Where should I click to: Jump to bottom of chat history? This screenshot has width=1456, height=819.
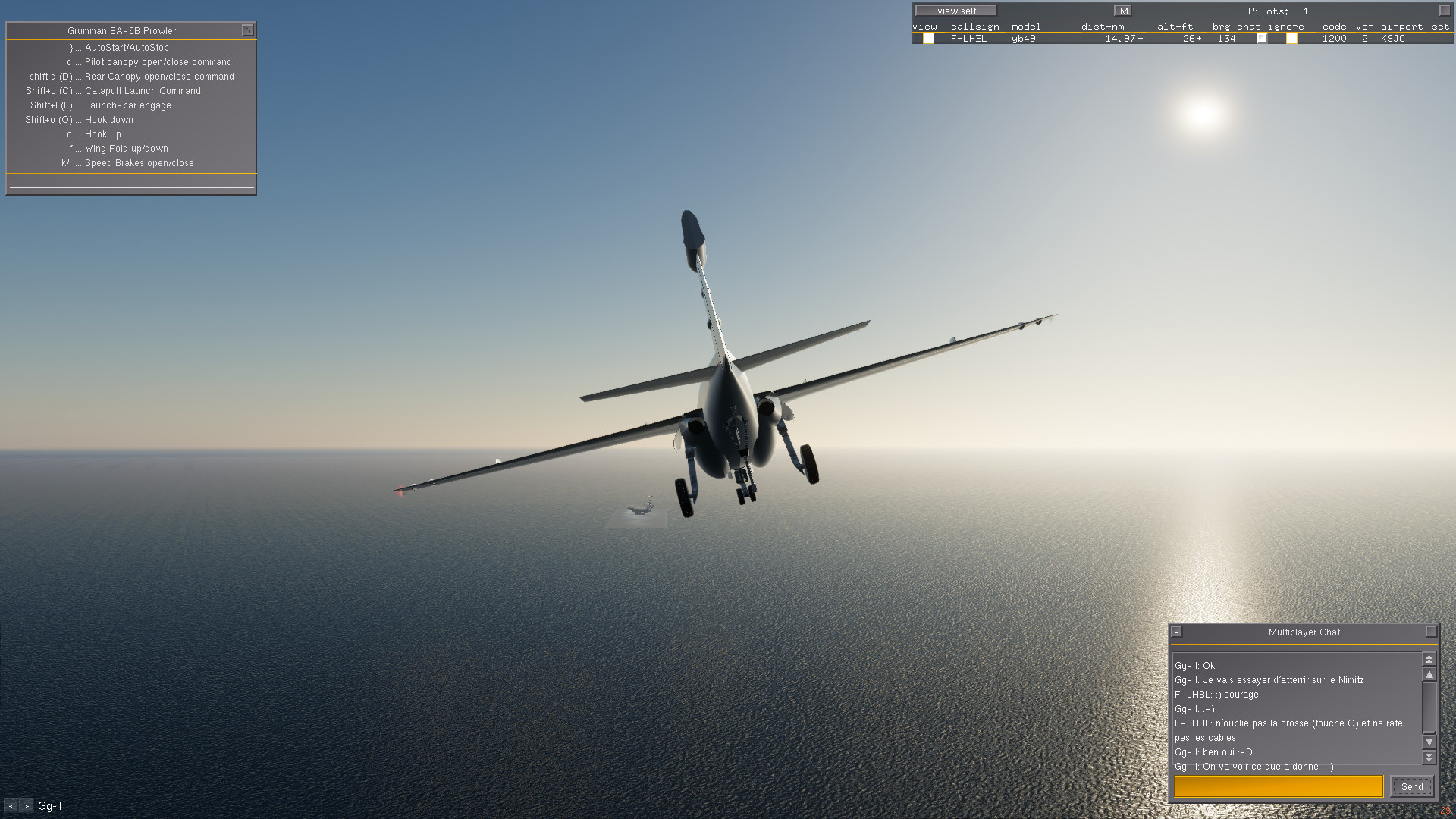coord(1429,757)
